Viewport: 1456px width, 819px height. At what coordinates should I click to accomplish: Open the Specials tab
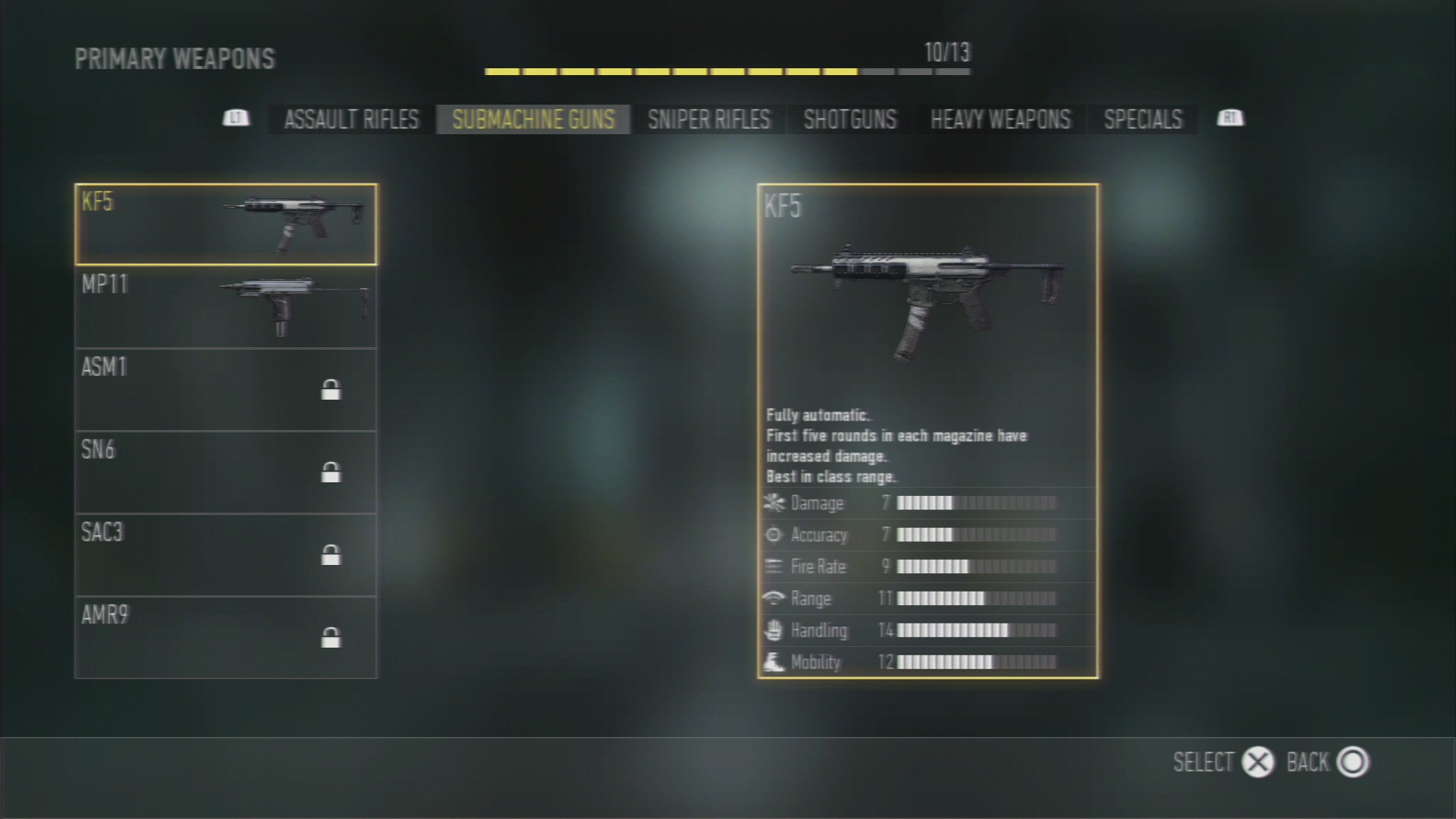(1143, 120)
